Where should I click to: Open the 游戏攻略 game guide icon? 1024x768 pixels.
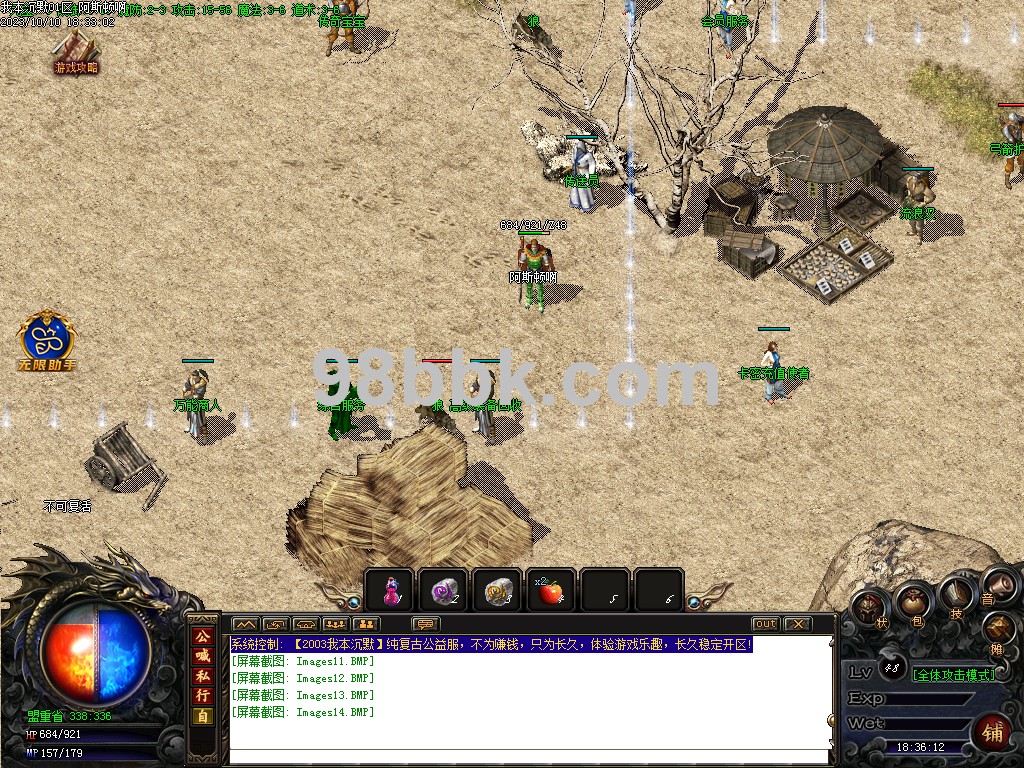[x=76, y=50]
